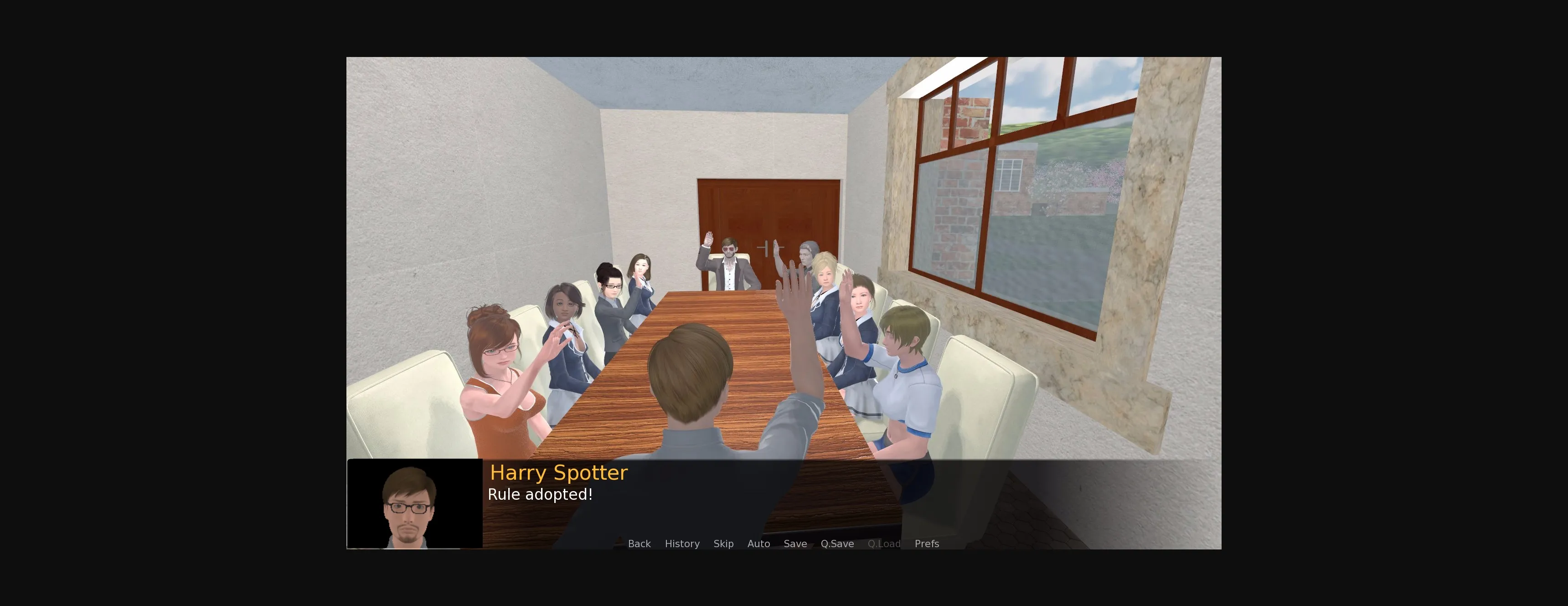Viewport: 1568px width, 606px height.
Task: Toggle Auto-forward mode
Action: click(x=758, y=543)
